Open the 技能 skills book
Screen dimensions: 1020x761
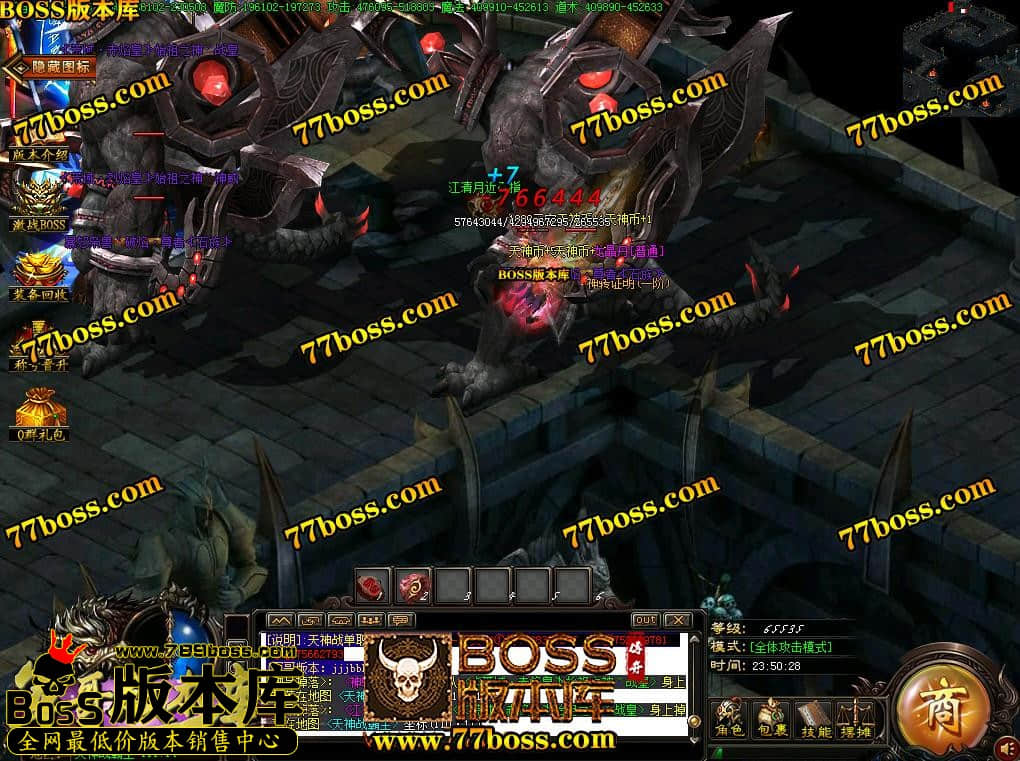(814, 716)
